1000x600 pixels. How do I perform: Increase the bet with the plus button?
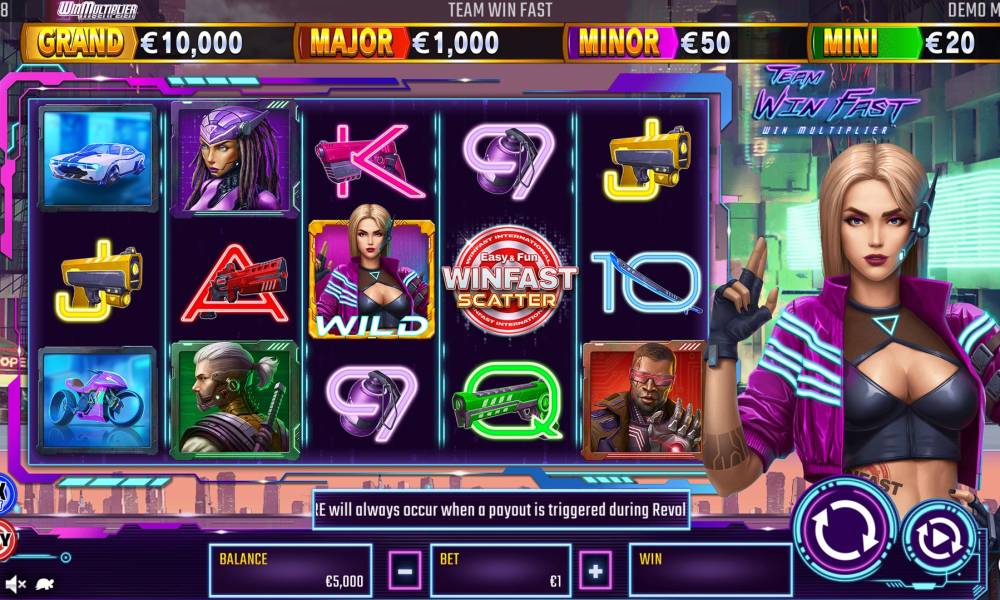pyautogui.click(x=596, y=571)
